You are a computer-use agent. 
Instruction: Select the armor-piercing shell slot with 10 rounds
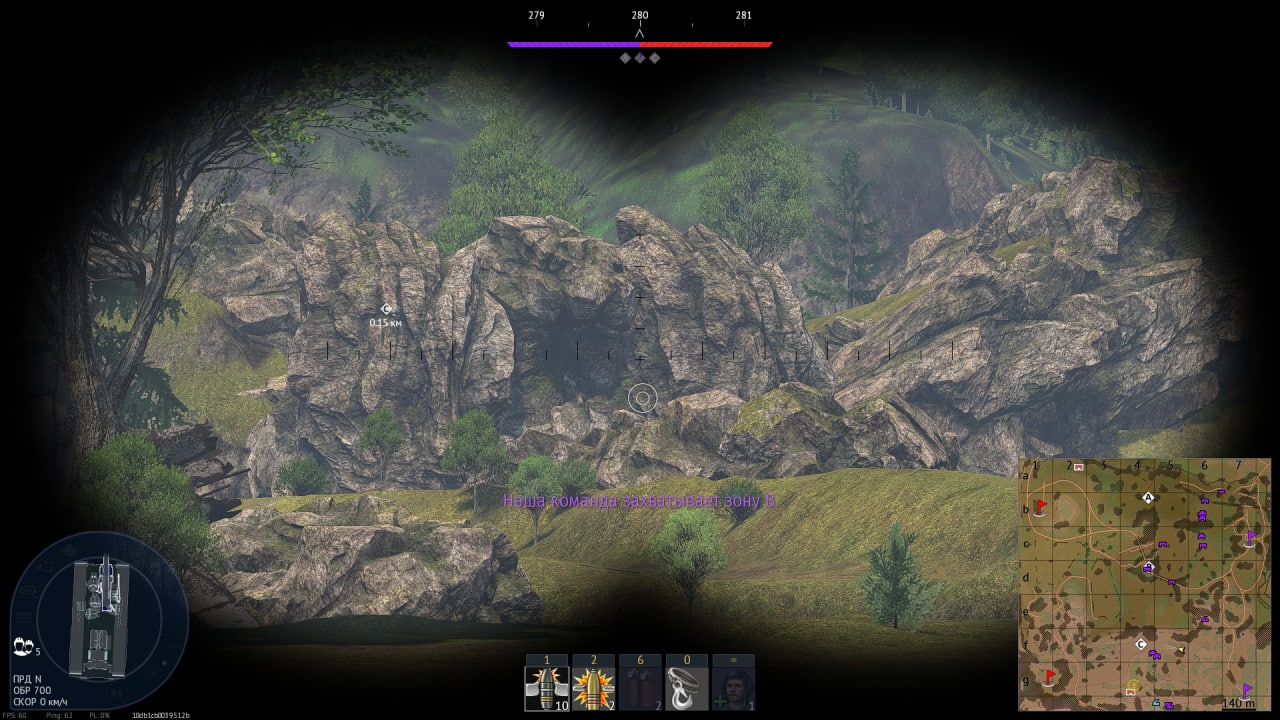coord(547,688)
